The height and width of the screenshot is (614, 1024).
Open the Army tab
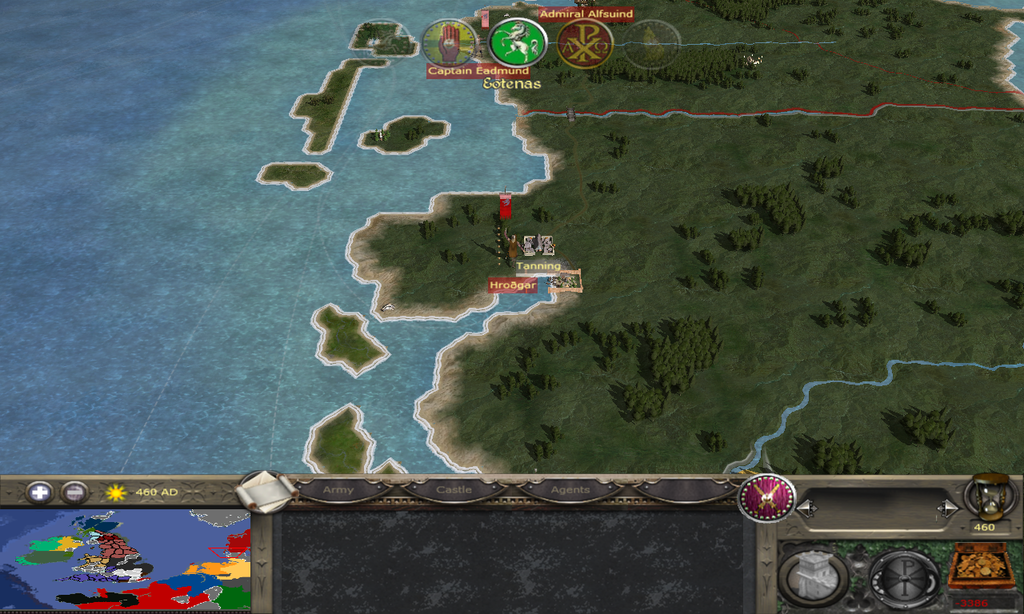pos(338,491)
